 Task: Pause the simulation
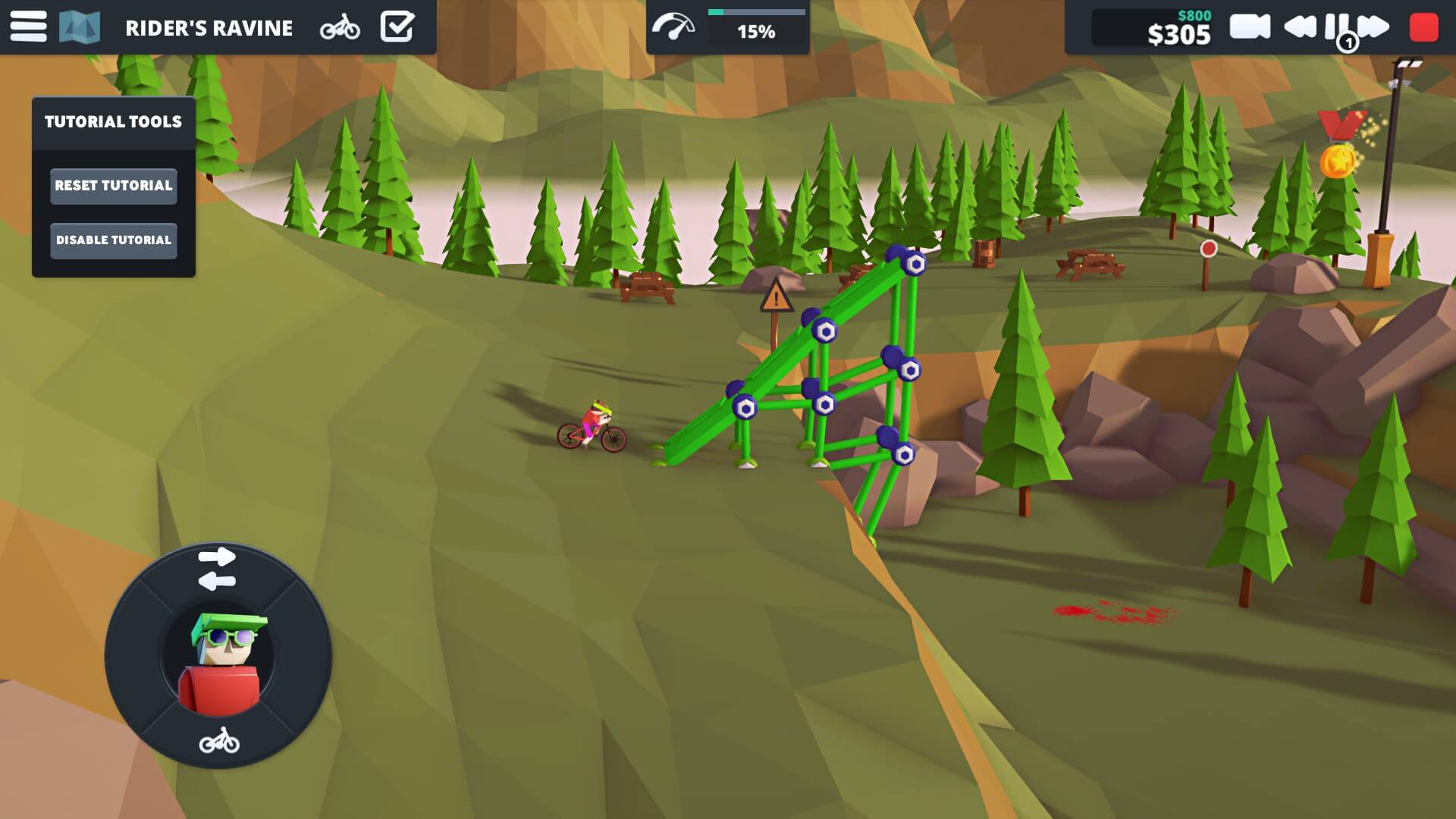(1336, 27)
